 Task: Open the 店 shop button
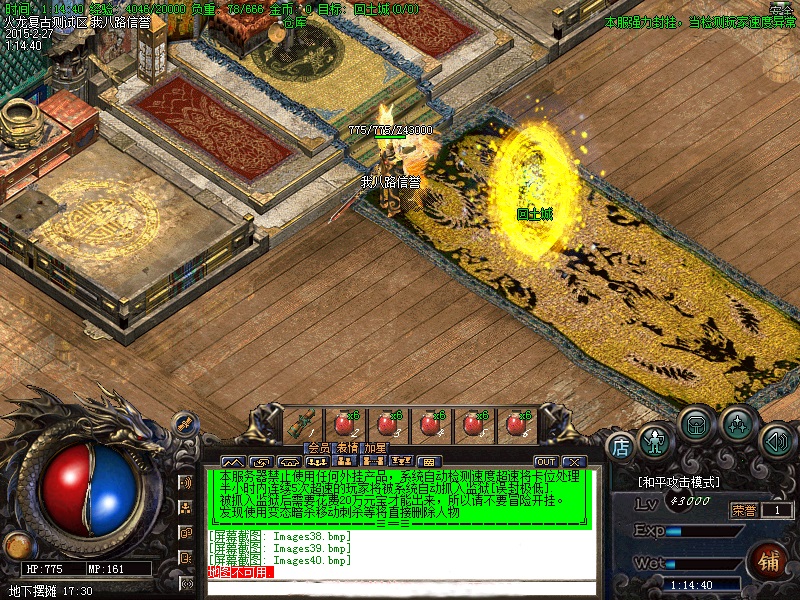coord(621,445)
